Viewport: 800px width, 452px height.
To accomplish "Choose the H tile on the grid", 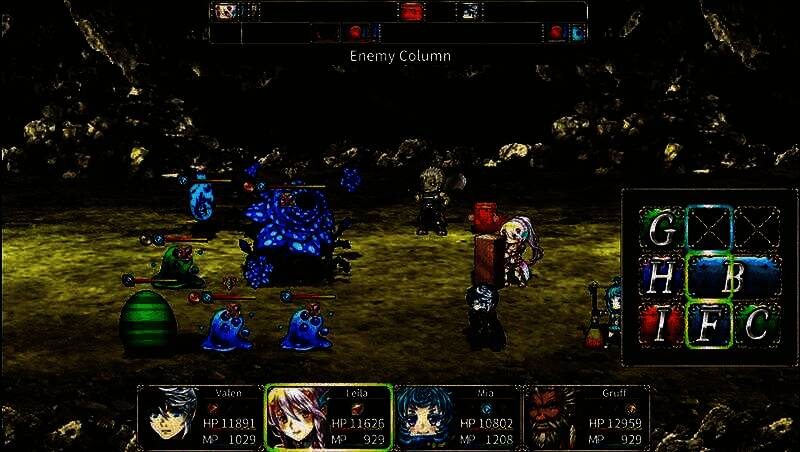I will pos(661,278).
